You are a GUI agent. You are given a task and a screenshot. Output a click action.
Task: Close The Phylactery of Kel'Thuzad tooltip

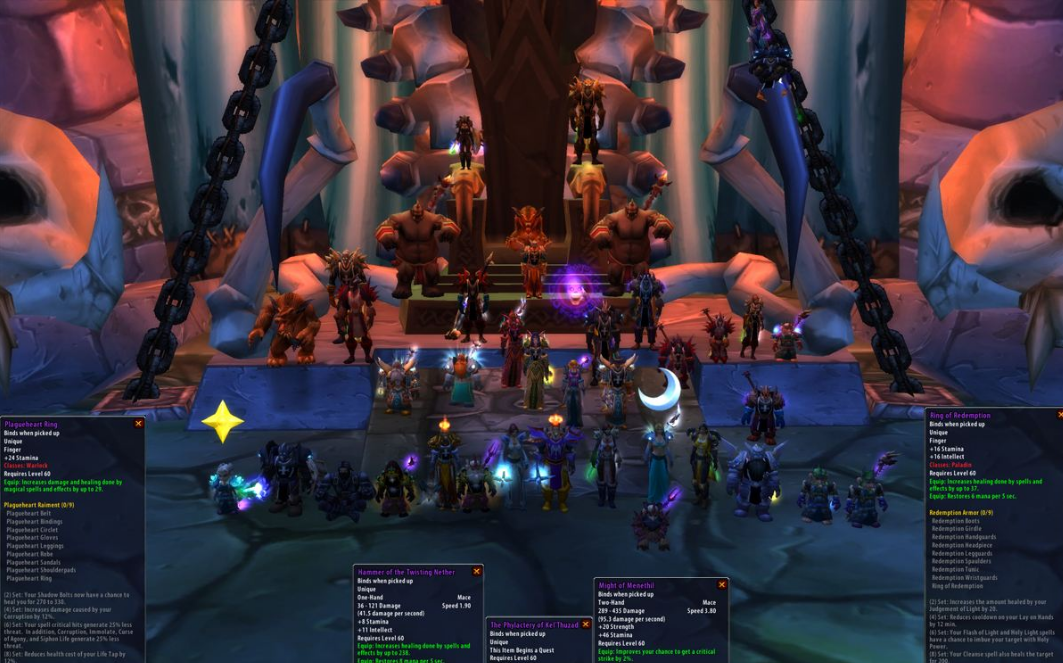pyautogui.click(x=586, y=625)
